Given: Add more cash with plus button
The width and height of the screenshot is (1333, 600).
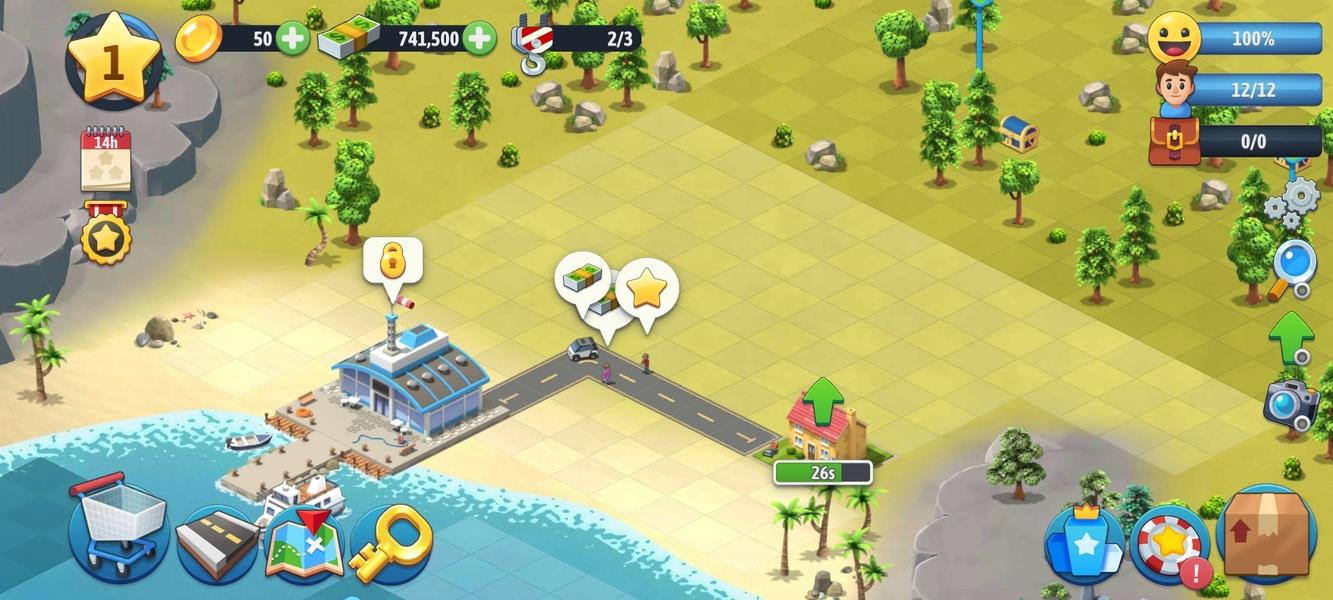Looking at the screenshot, I should (479, 39).
